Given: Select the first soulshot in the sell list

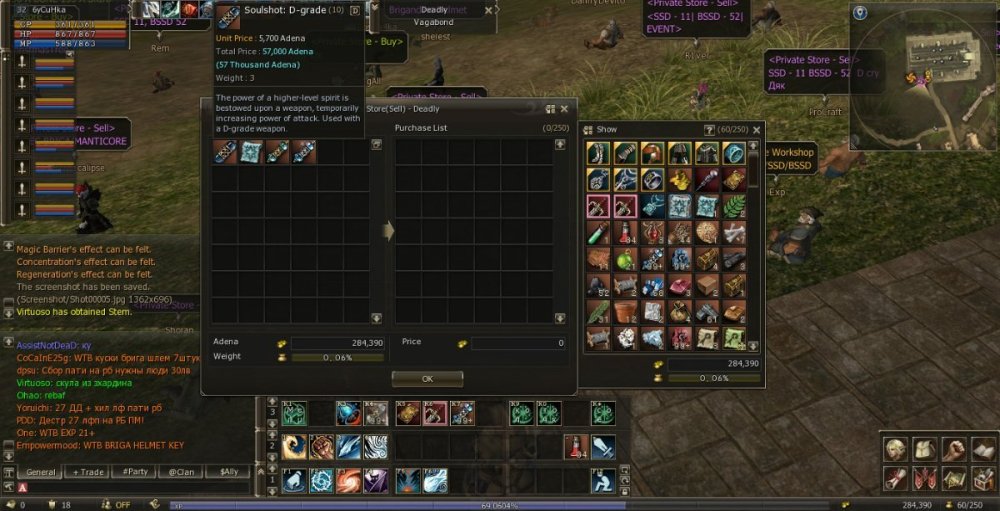Looking at the screenshot, I should pos(224,152).
